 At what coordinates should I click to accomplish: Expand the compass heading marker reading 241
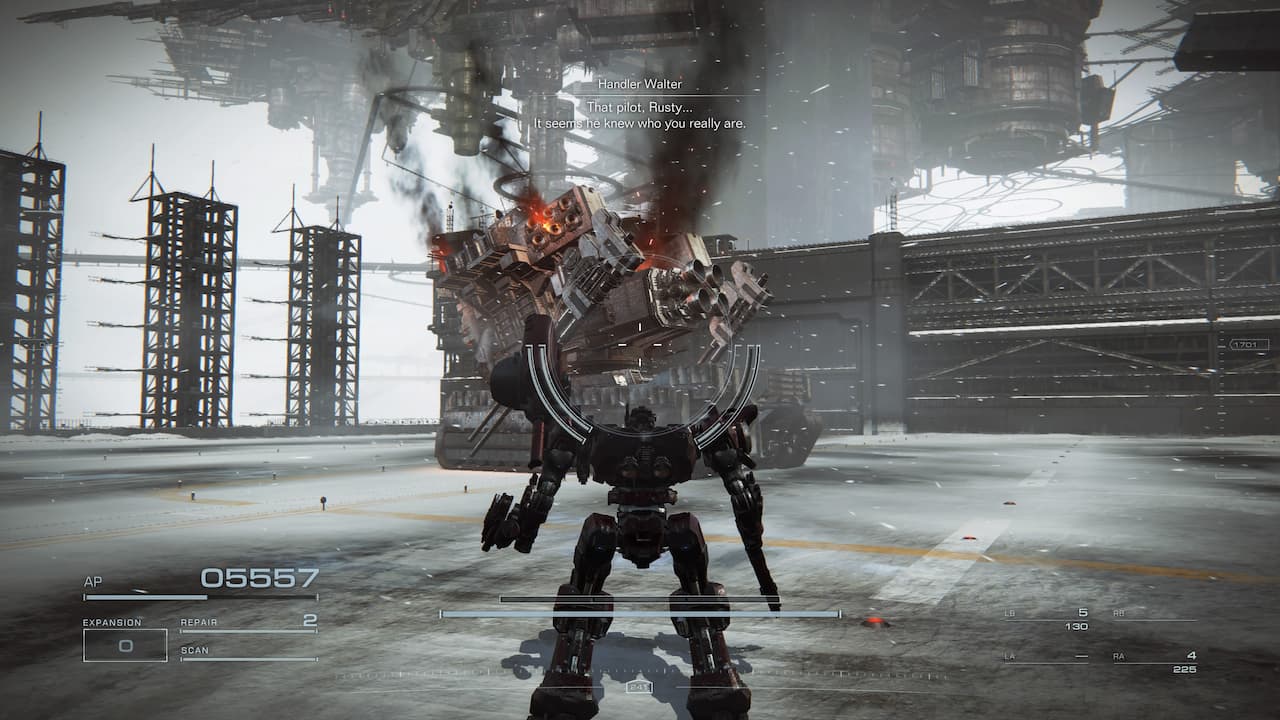640,687
